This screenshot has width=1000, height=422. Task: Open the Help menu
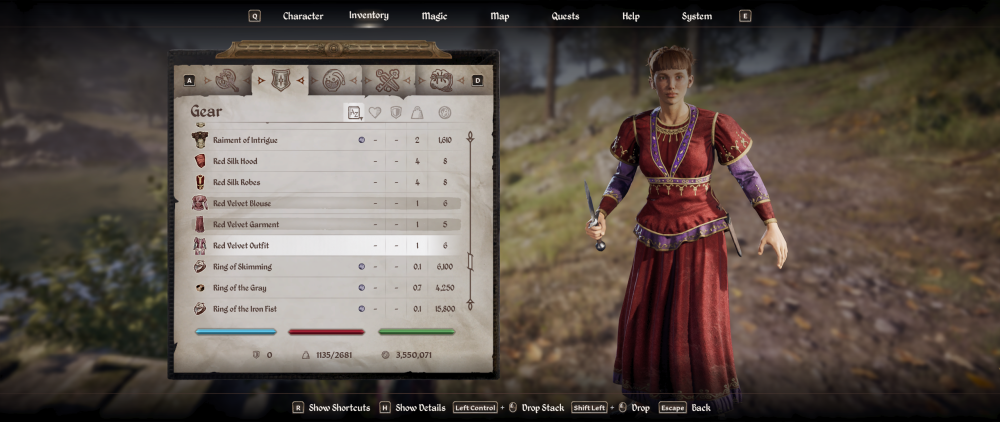click(630, 16)
